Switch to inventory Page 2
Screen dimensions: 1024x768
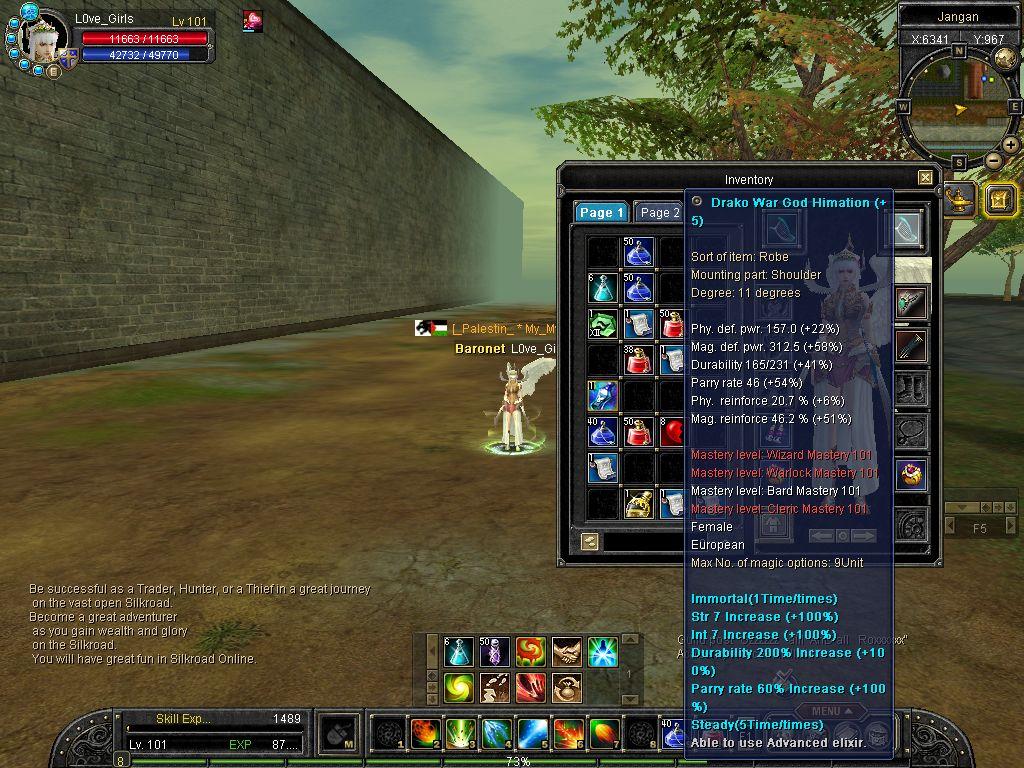(x=659, y=212)
